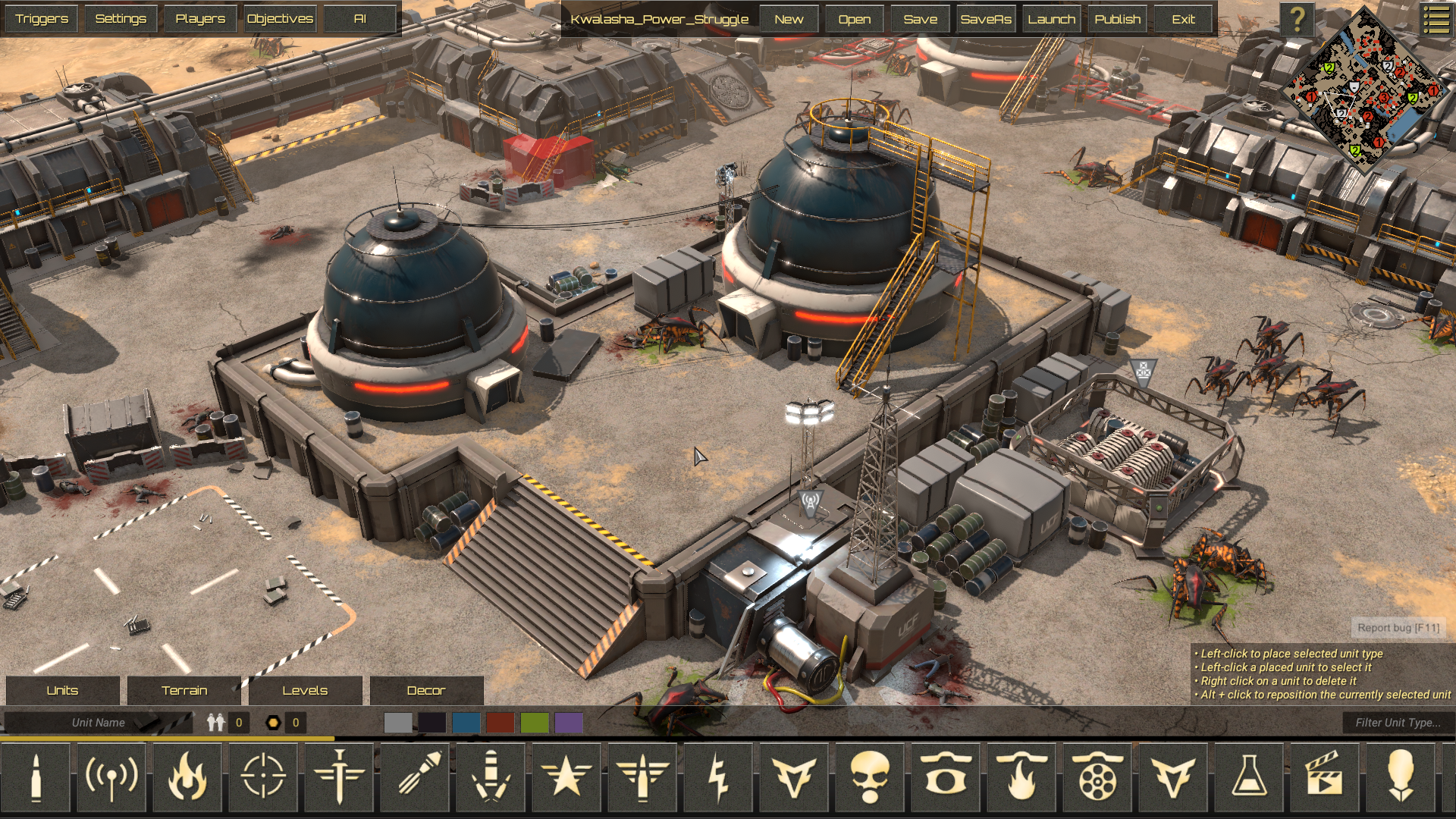The width and height of the screenshot is (1456, 819).
Task: Open the Settings menu
Action: tap(121, 19)
